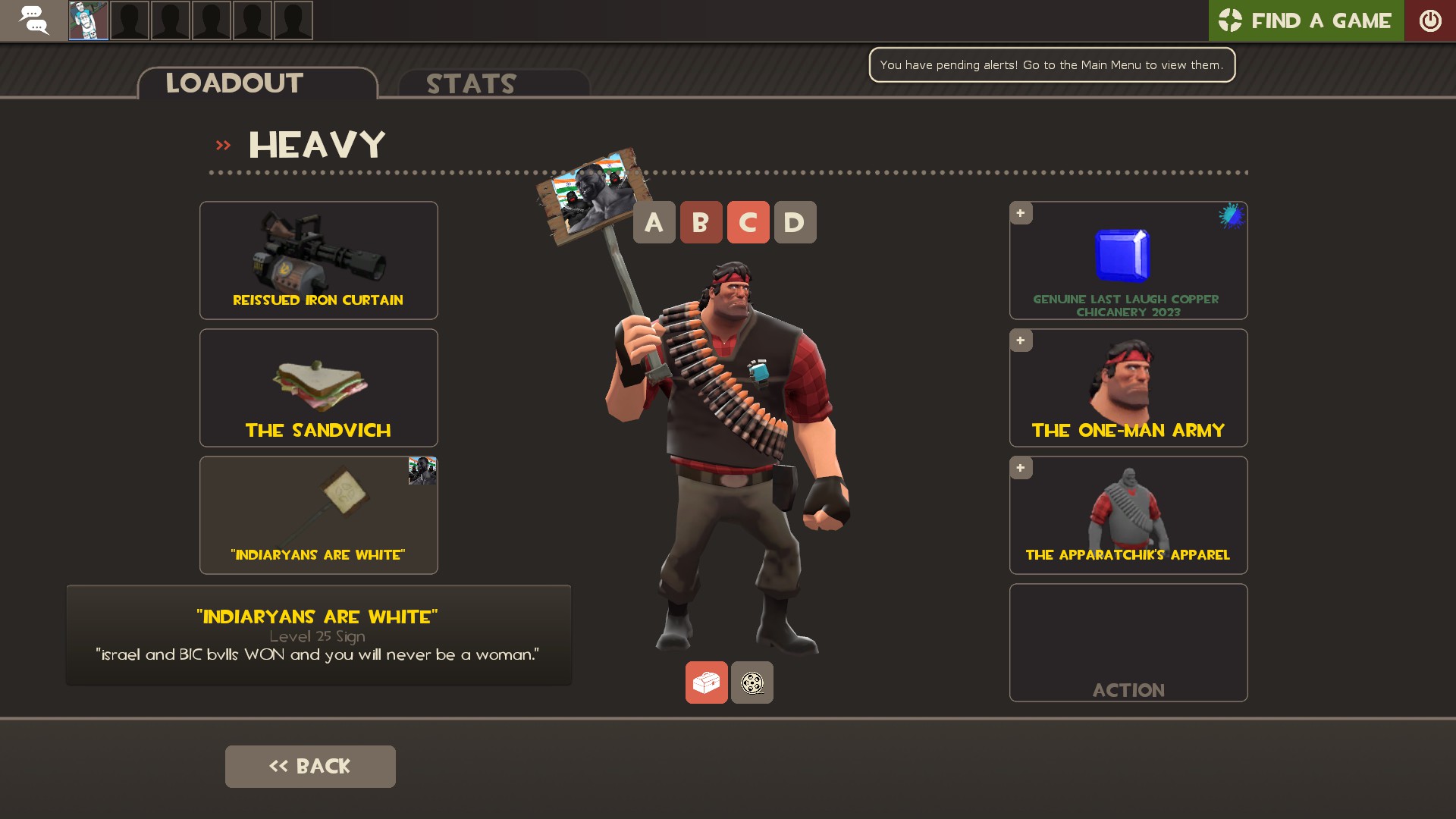Switch to the film reel taunt view
The width and height of the screenshot is (1456, 819).
coord(752,682)
